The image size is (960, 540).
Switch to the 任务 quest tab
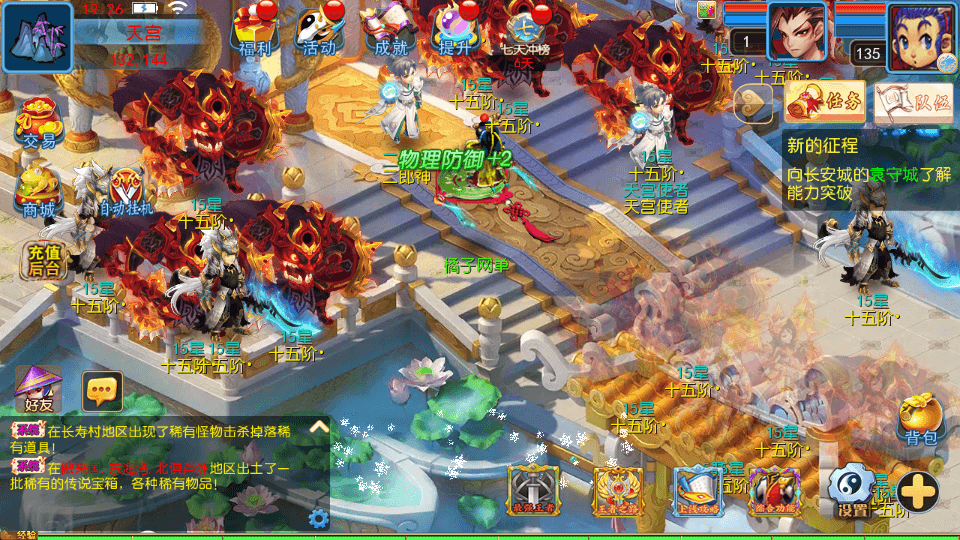tap(825, 100)
